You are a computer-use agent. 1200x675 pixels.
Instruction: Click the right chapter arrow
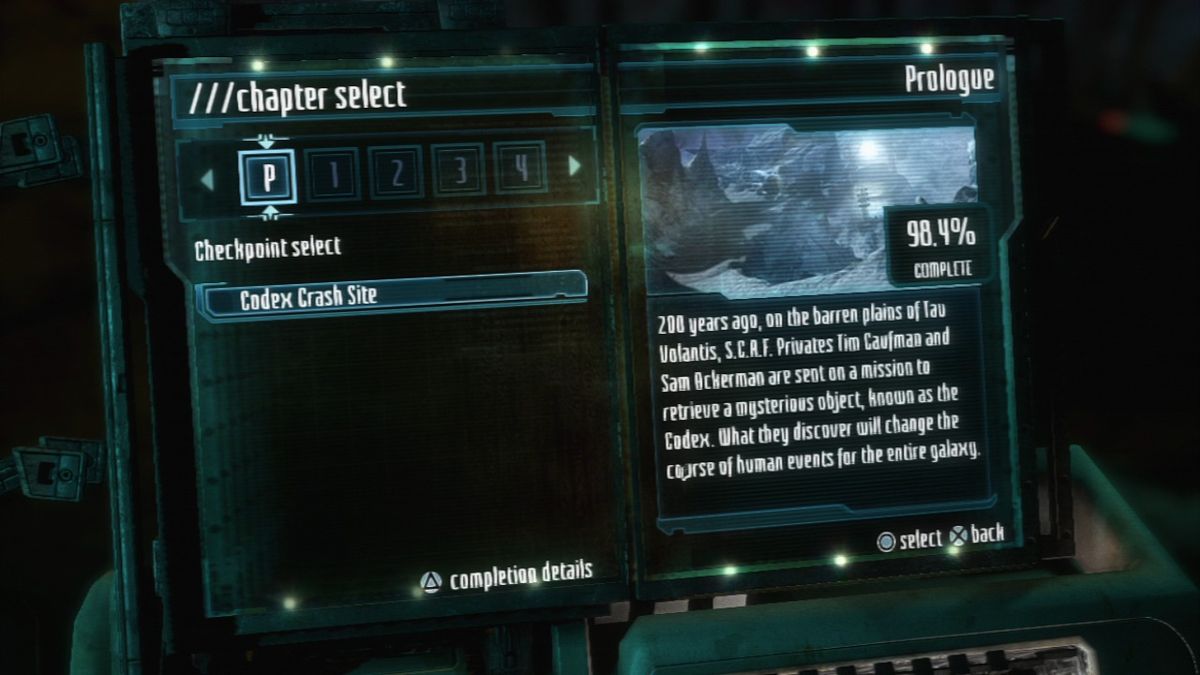pyautogui.click(x=575, y=165)
